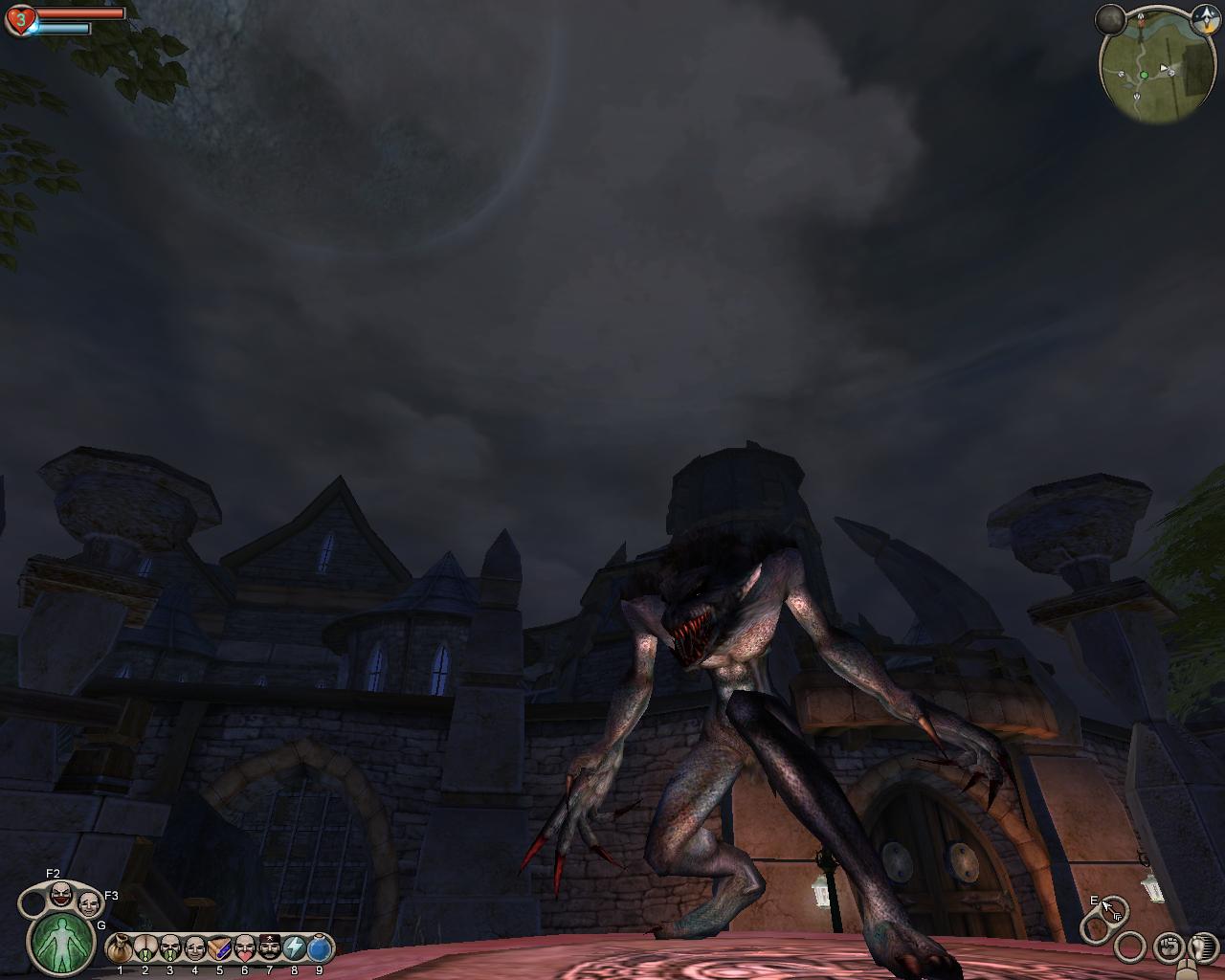The image size is (1225, 980).
Task: Use the blue potion in slot 9
Action: coord(320,948)
